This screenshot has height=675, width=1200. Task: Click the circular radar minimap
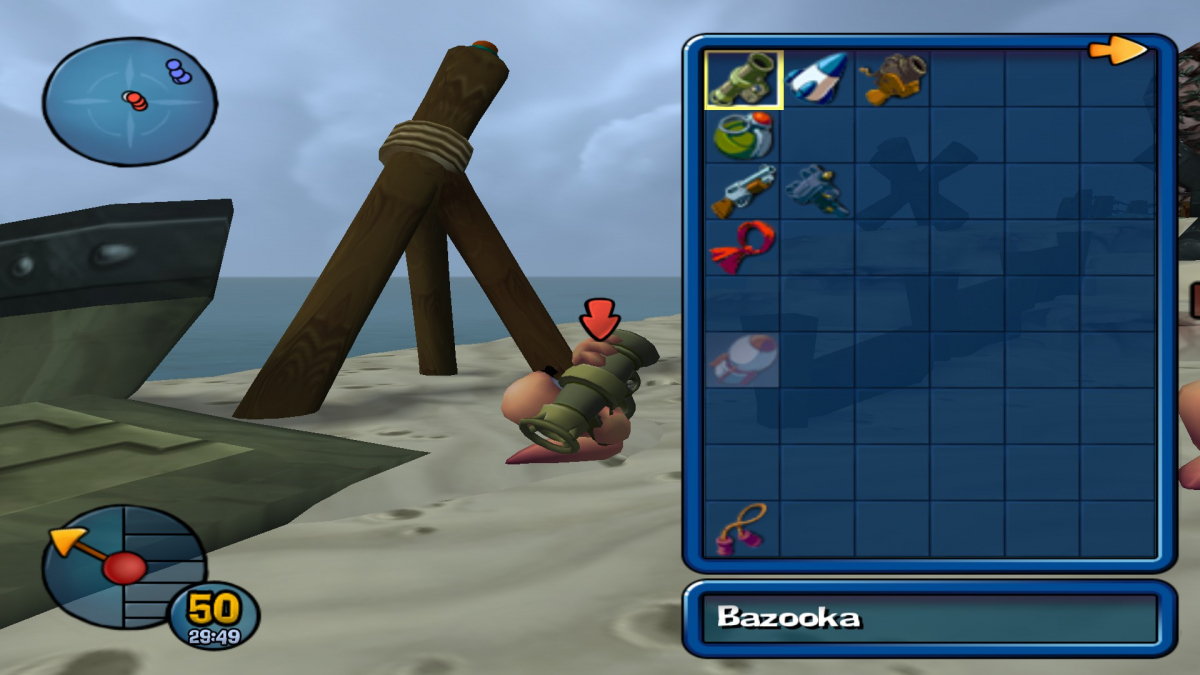click(129, 101)
